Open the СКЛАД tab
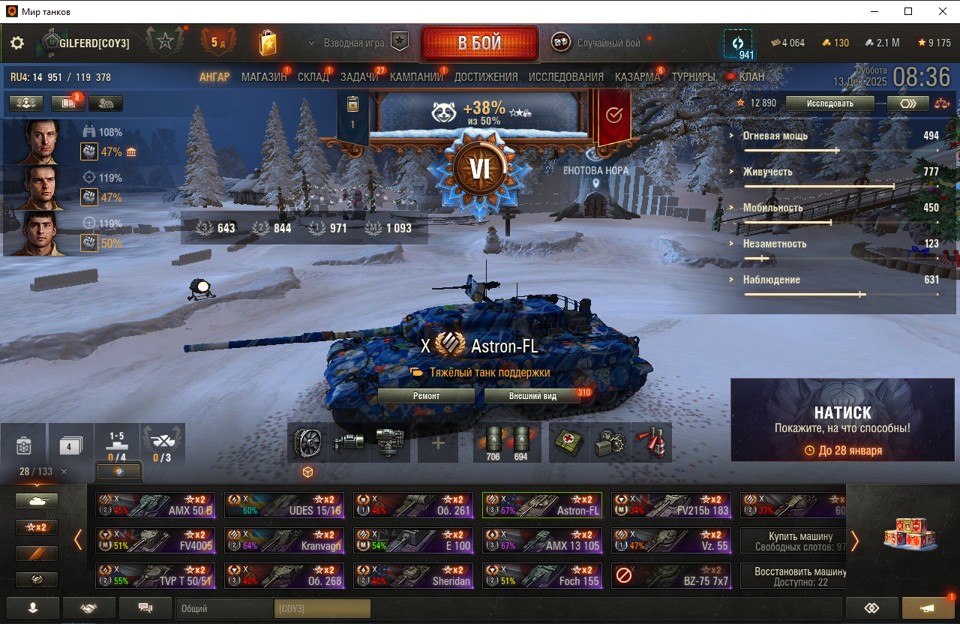Screen dimensions: 960x624 point(313,77)
